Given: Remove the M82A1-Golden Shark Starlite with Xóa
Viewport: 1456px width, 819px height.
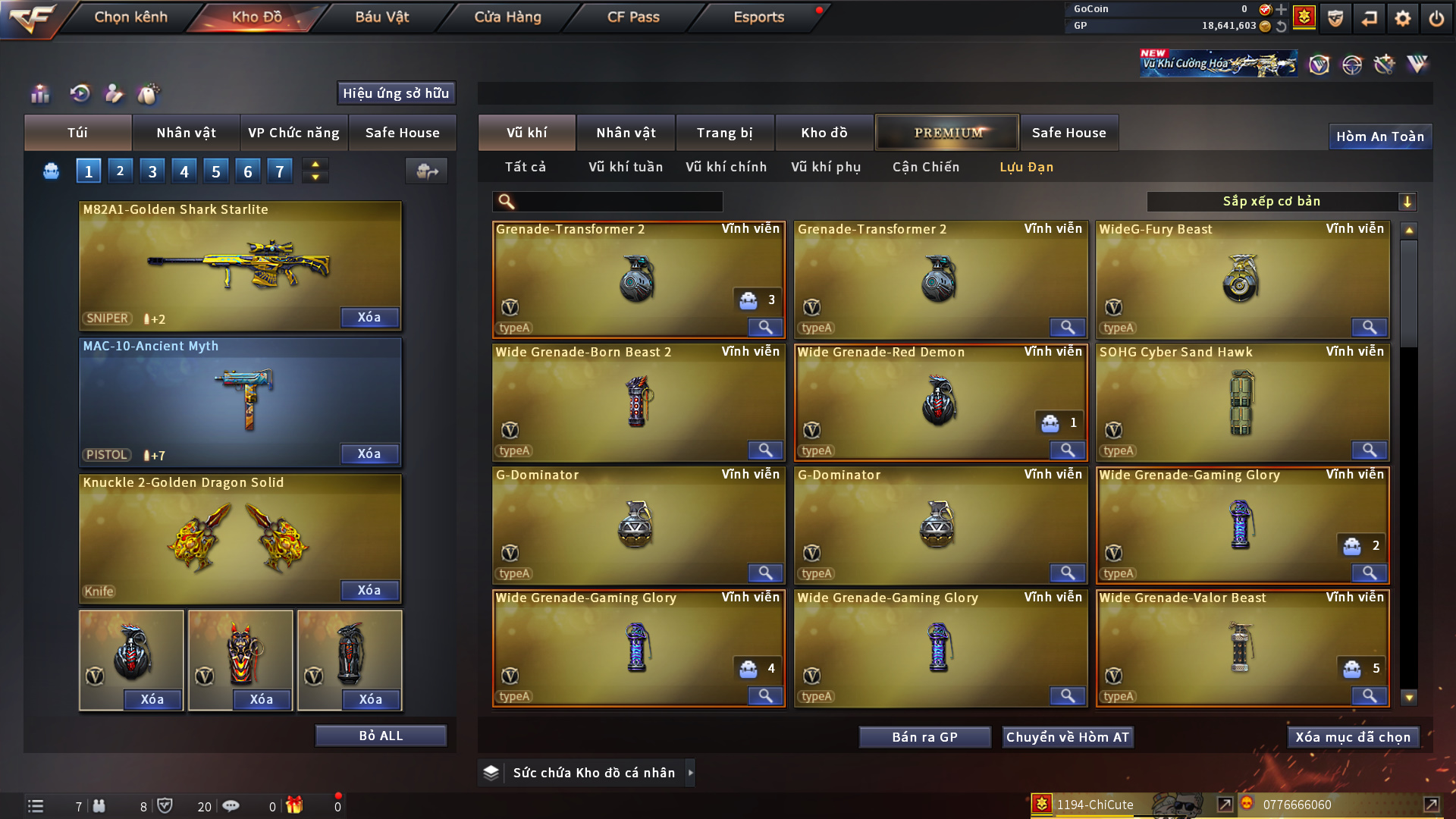Looking at the screenshot, I should [x=369, y=317].
